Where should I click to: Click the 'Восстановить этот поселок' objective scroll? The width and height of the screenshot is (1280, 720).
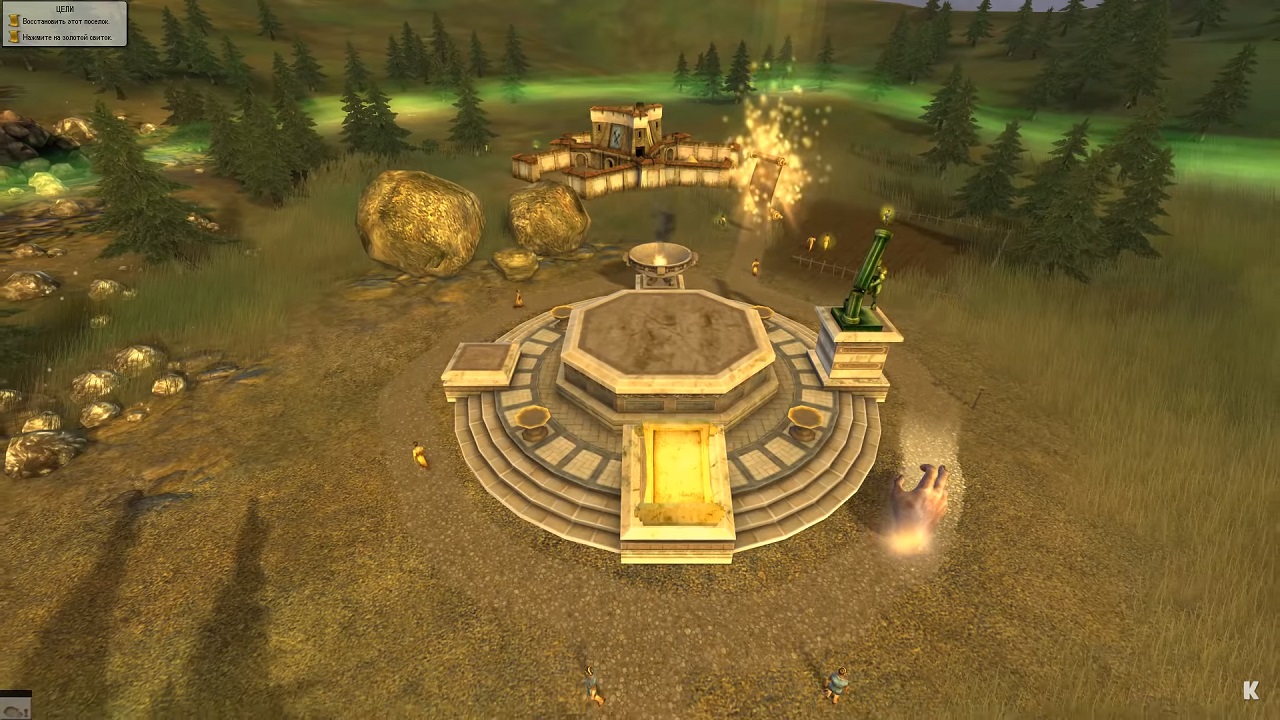pyautogui.click(x=14, y=21)
